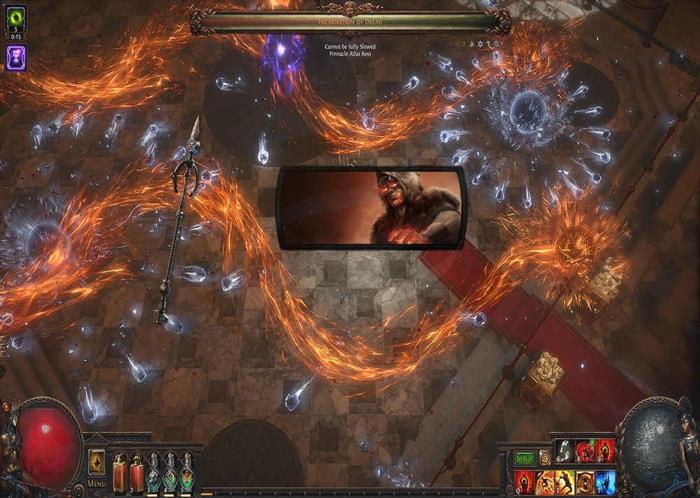Viewport: 700px width, 498px height.
Task: Click the purple hourglass buff icon
Action: [16, 57]
